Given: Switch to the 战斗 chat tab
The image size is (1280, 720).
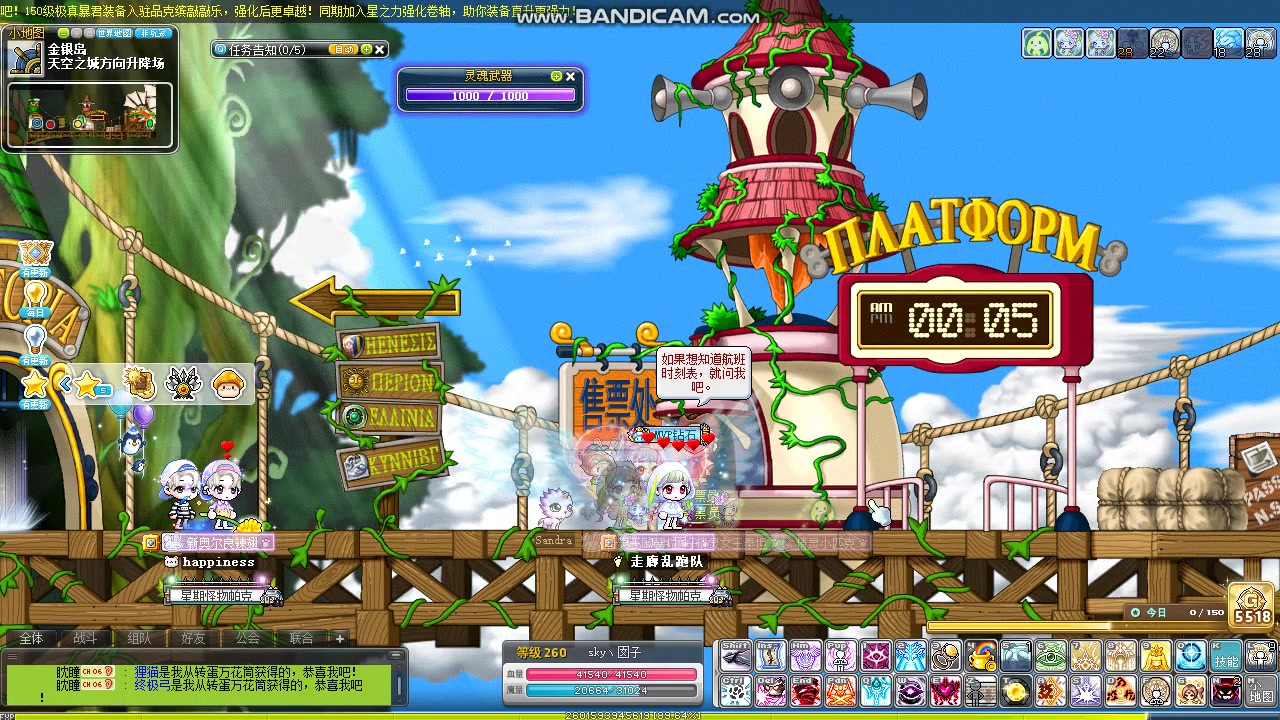Looking at the screenshot, I should (85, 638).
